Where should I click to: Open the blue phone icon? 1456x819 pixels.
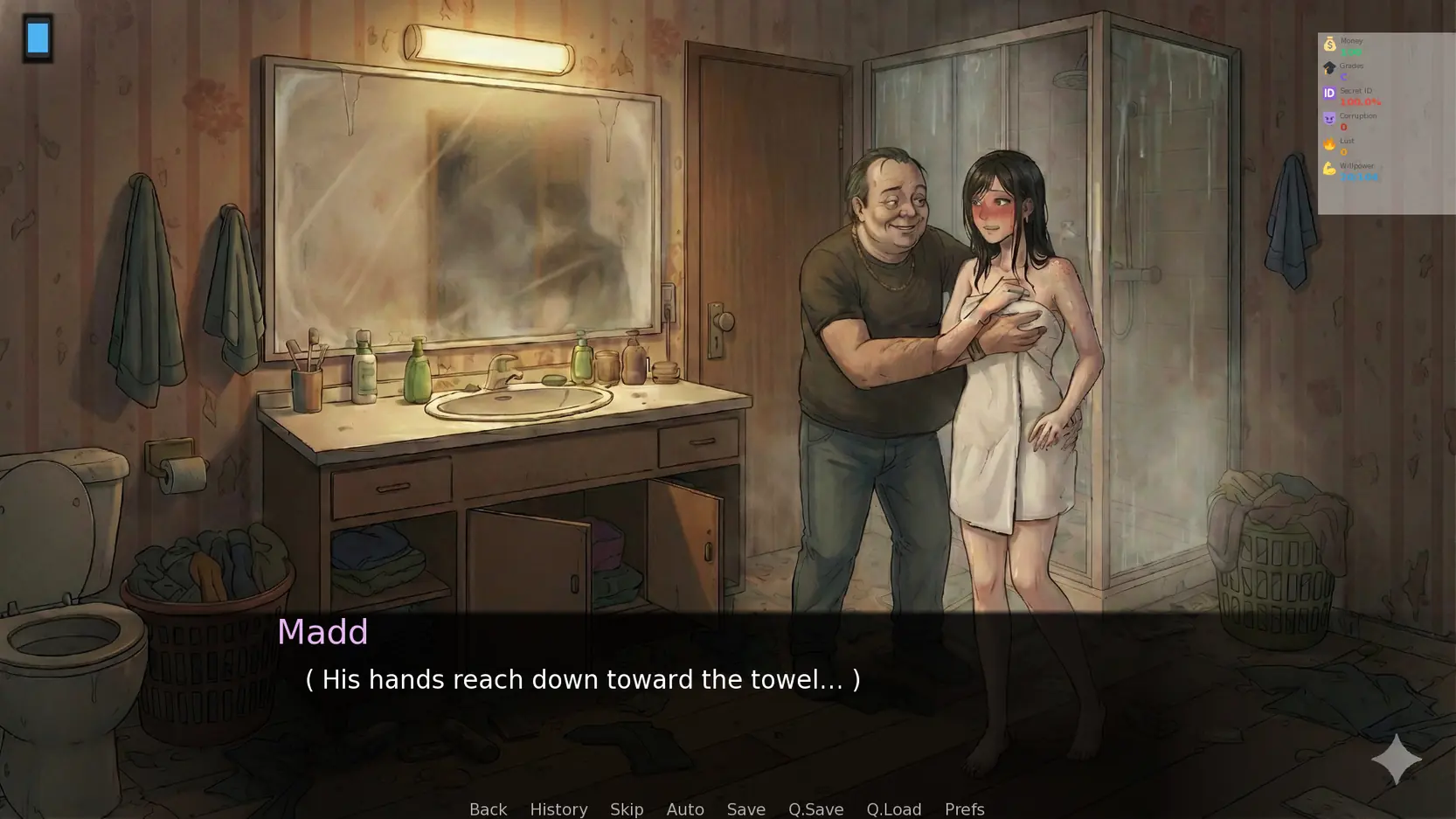coord(38,38)
